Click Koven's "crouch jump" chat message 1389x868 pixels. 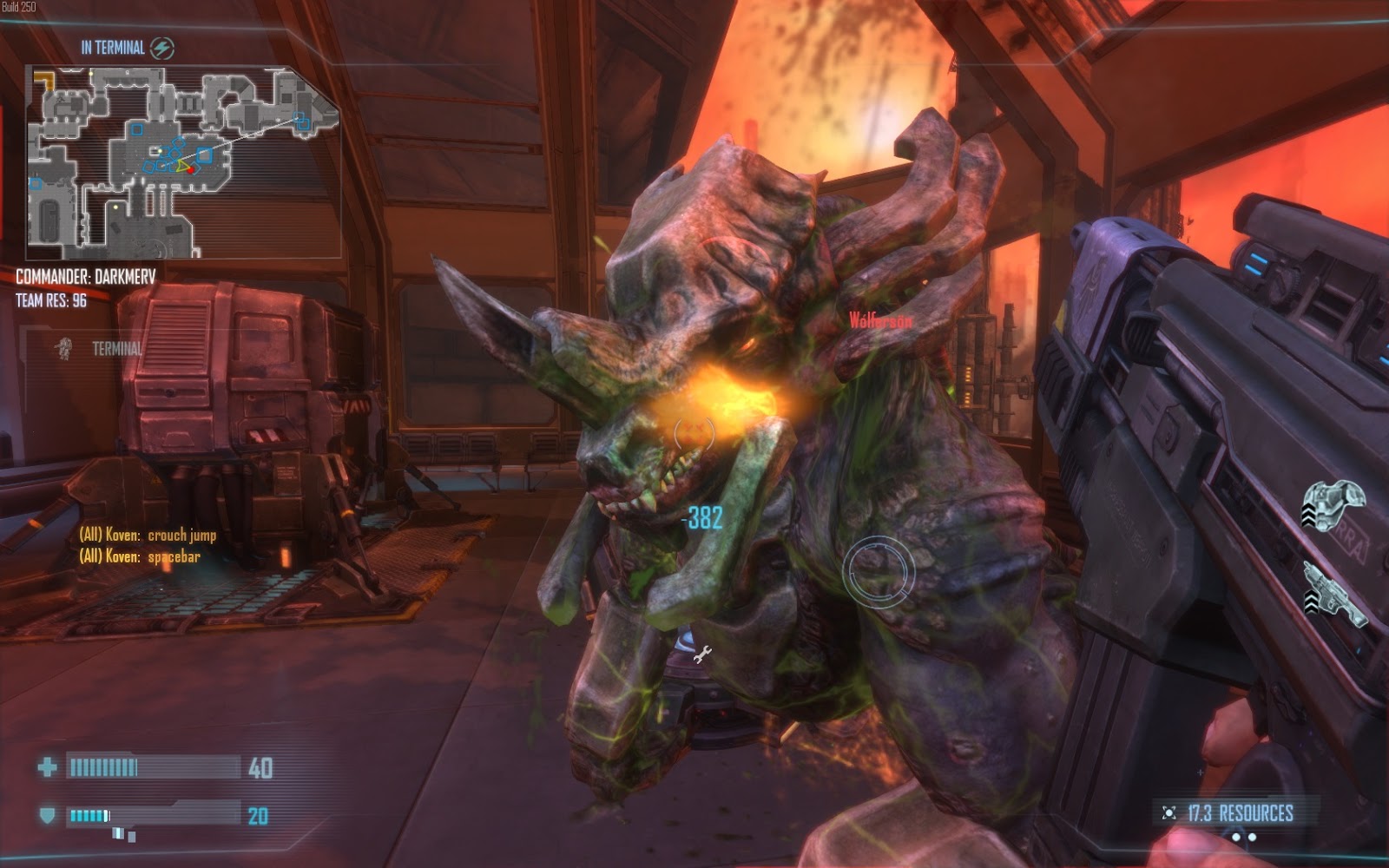[x=148, y=535]
